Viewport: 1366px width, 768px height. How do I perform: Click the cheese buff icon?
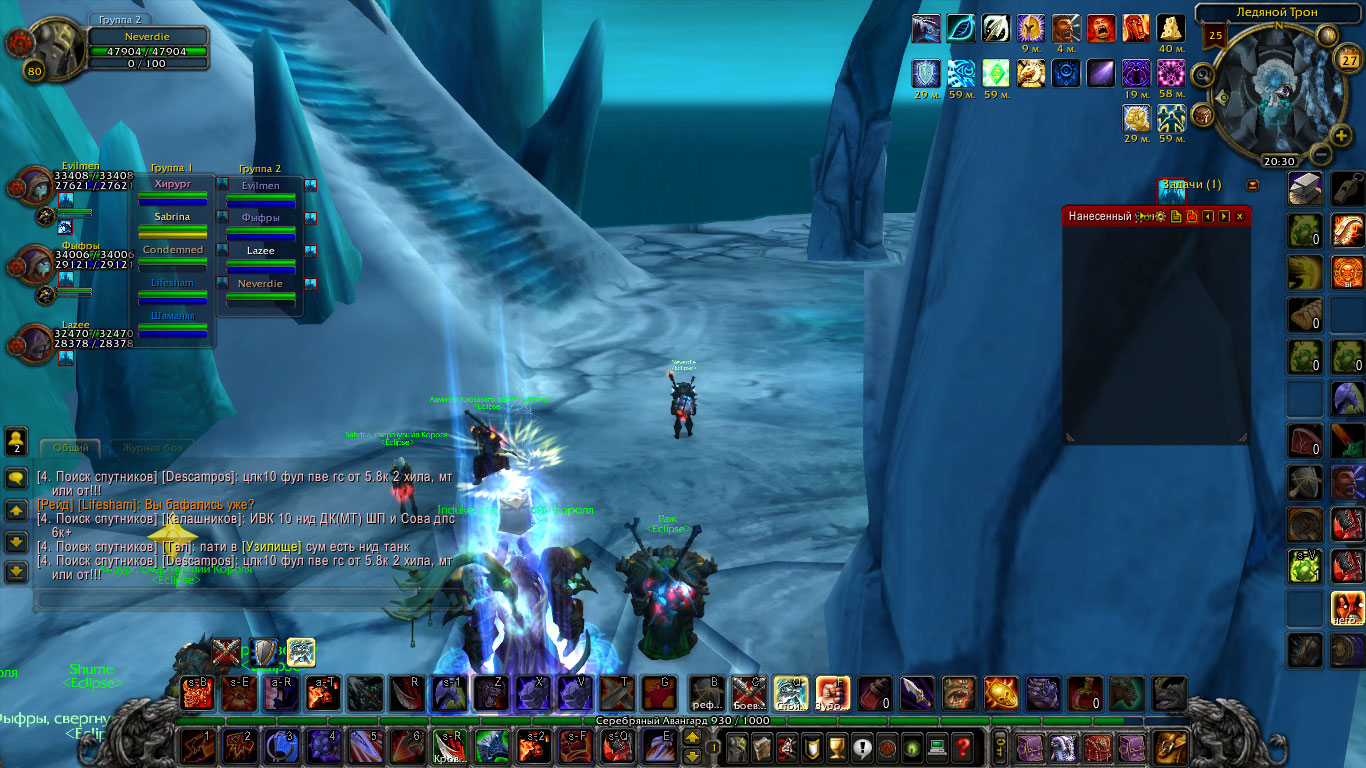pos(1170,28)
